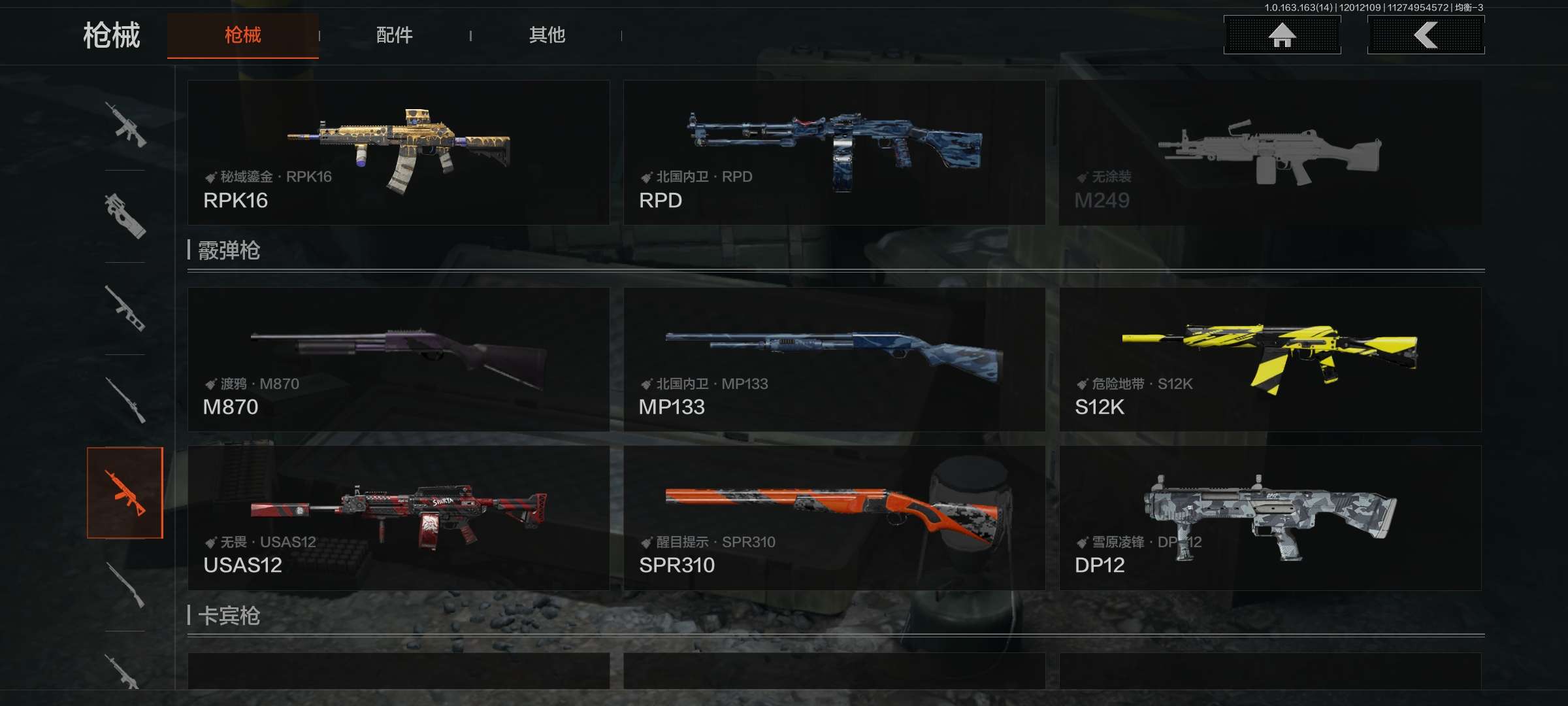Pick the M870 shotgun card
This screenshot has height=706, width=1568.
click(x=399, y=359)
